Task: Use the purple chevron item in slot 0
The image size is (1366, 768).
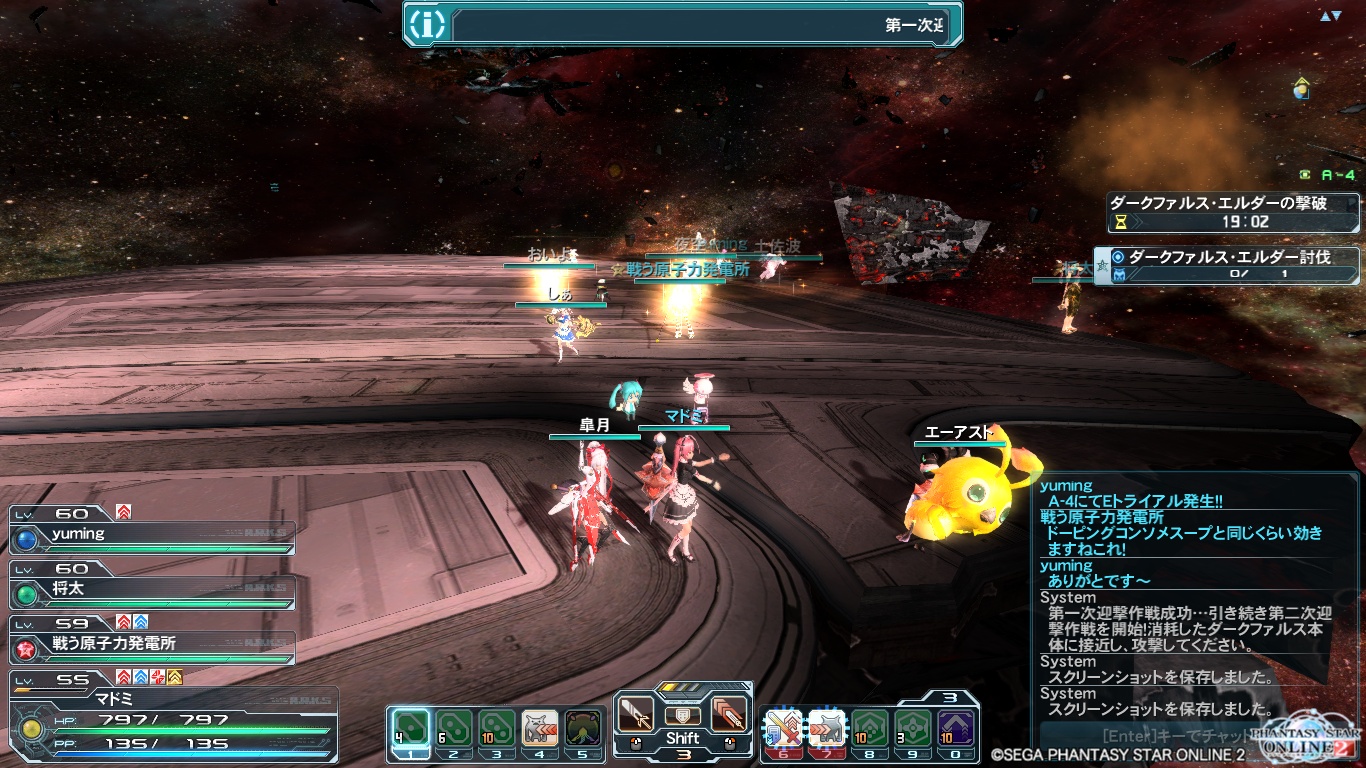Action: 956,728
